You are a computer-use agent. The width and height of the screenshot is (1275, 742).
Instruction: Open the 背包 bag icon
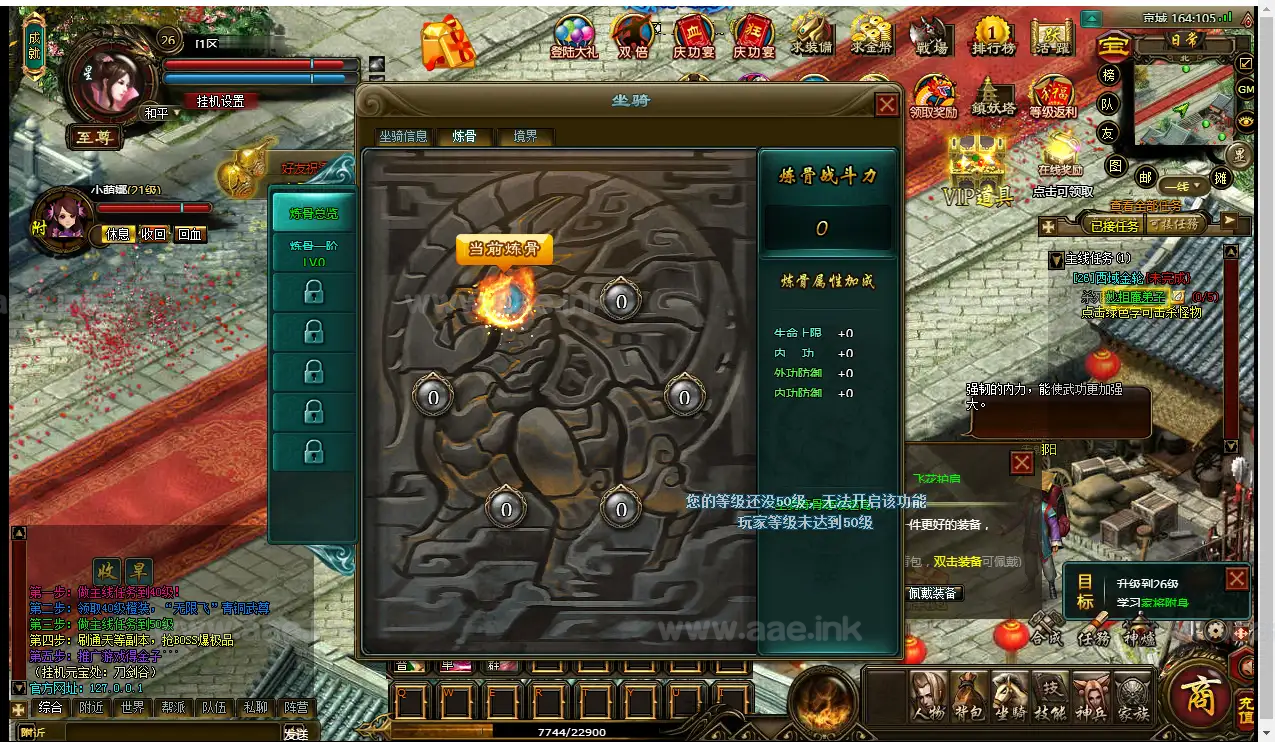(x=968, y=697)
